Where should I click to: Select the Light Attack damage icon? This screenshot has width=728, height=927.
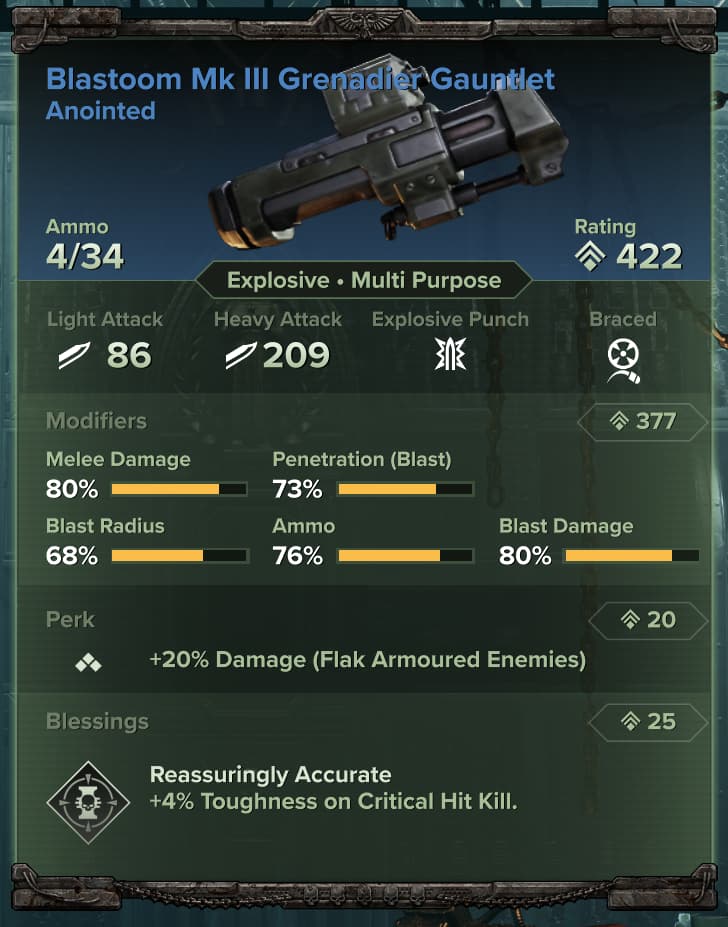[74, 356]
